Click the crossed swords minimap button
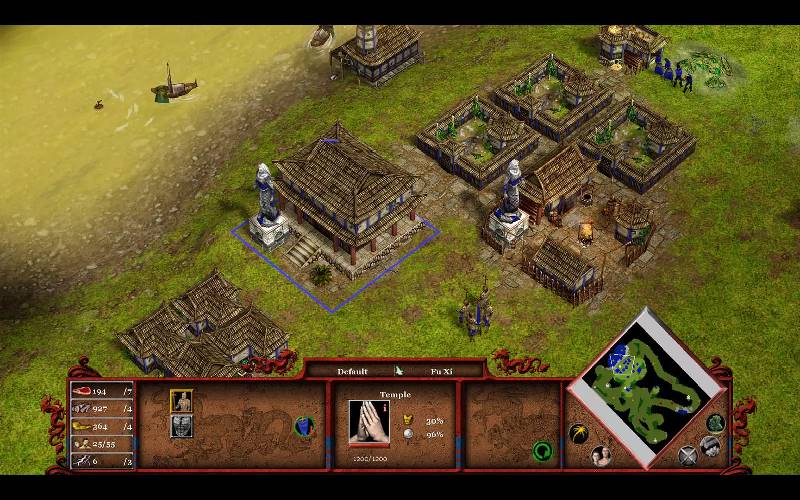Viewport: 800px width, 500px height. pyautogui.click(x=688, y=456)
